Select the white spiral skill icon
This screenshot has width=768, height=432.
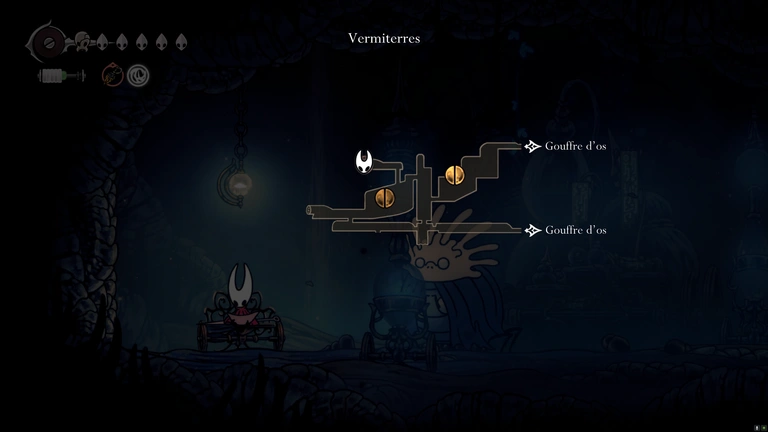tap(138, 74)
